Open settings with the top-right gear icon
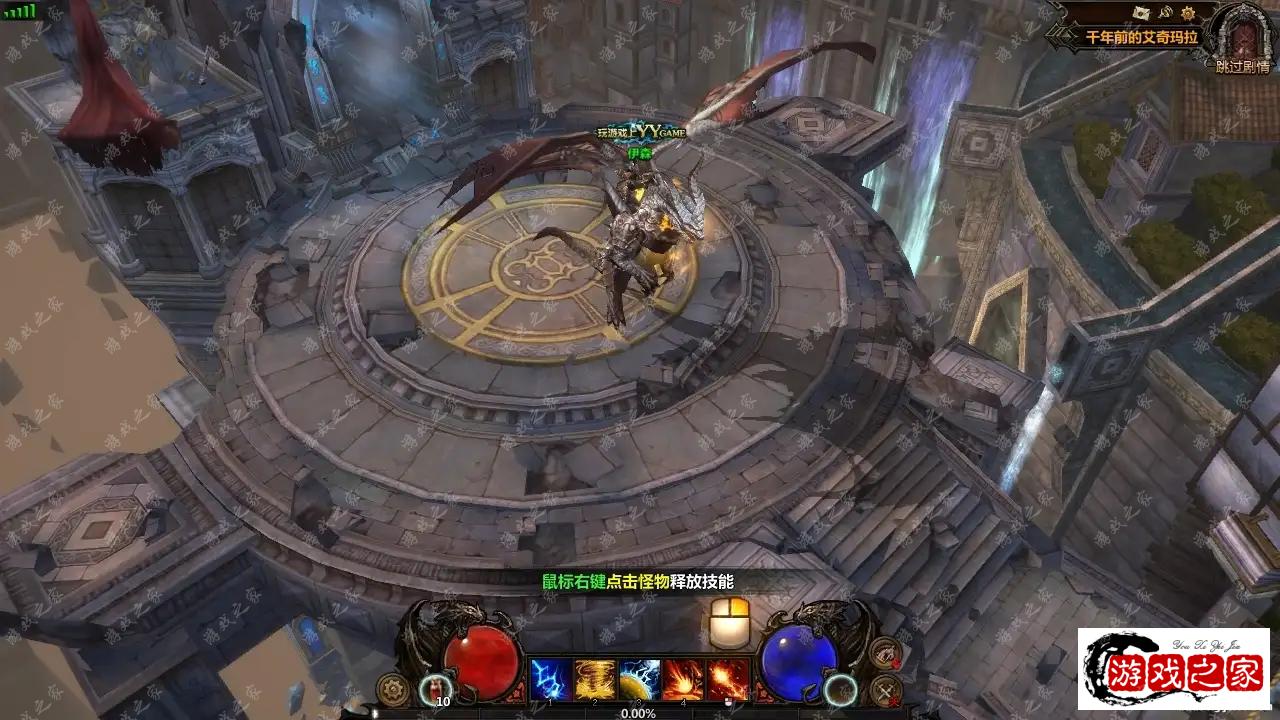This screenshot has width=1280, height=720. (x=1190, y=12)
